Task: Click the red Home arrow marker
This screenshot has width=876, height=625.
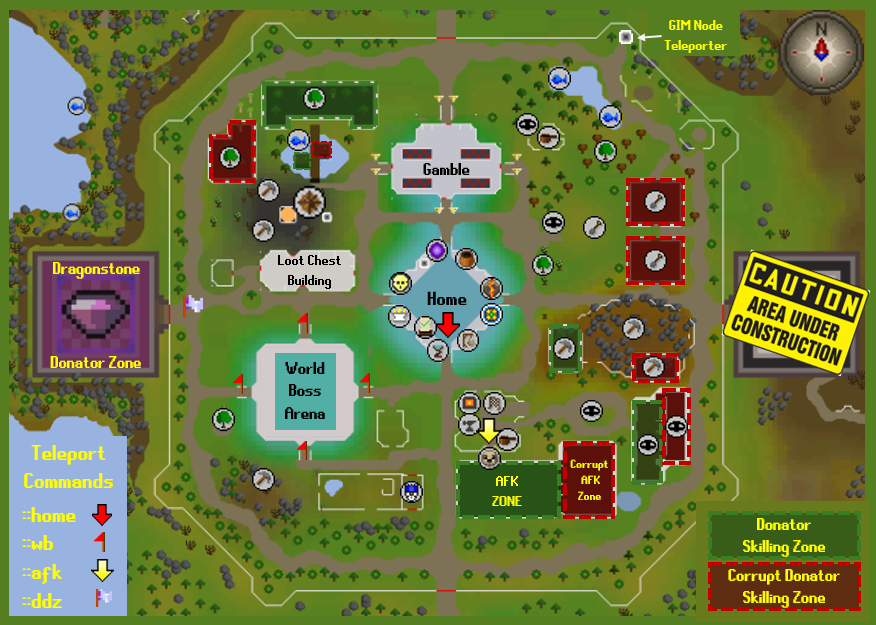Action: point(448,324)
